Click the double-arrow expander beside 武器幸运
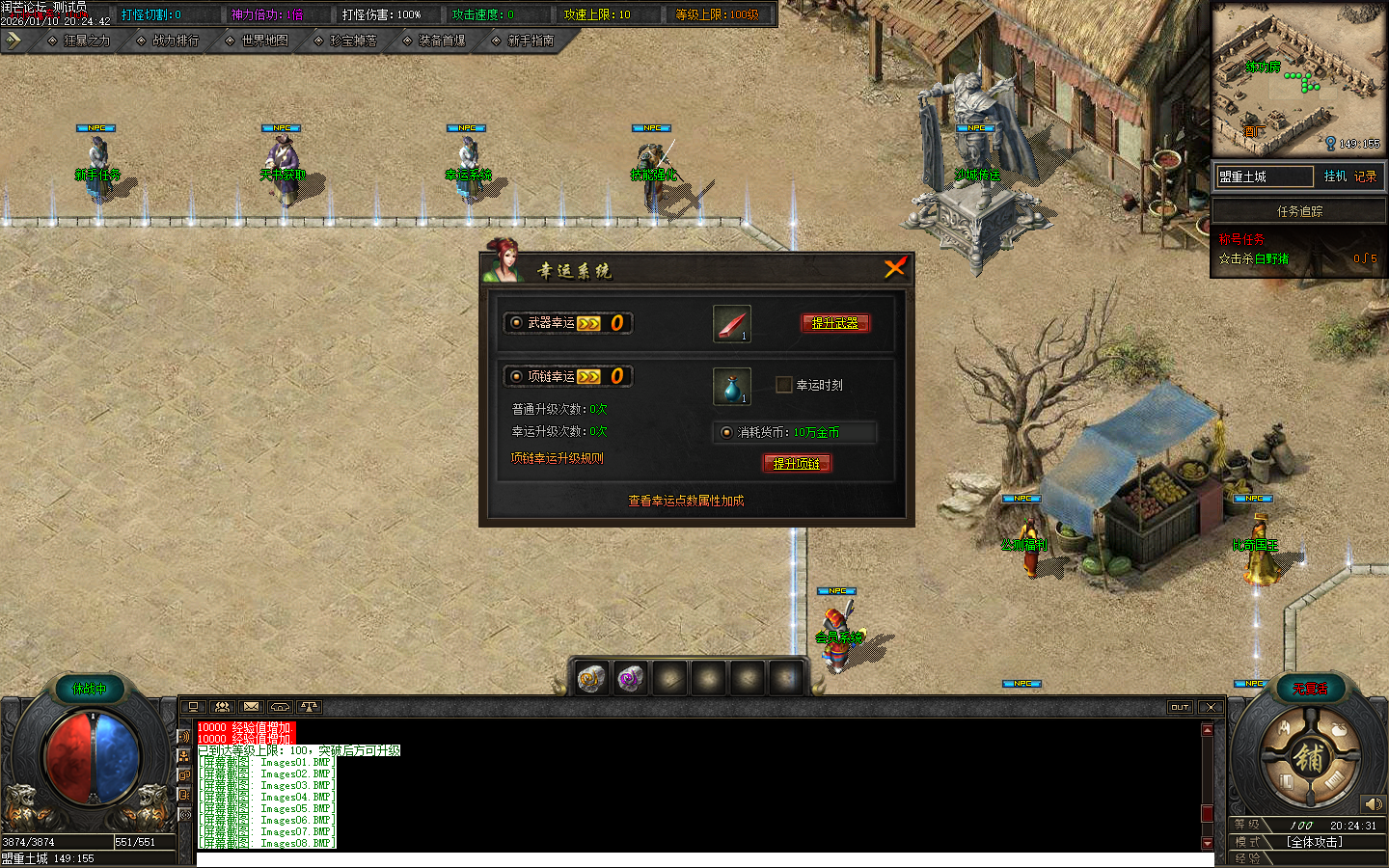Screen dimensions: 1389x868 pos(589,322)
